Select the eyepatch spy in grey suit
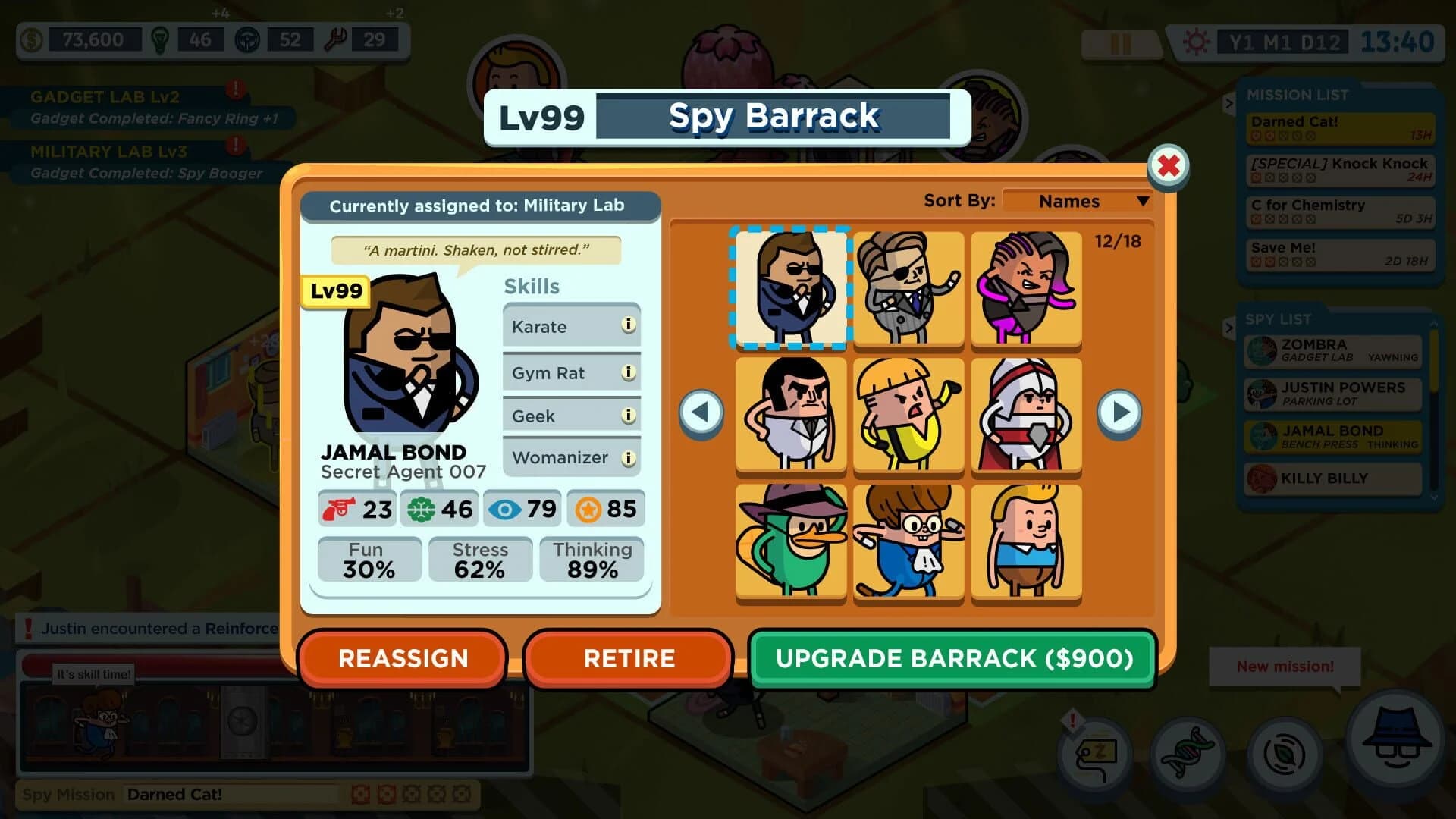This screenshot has height=819, width=1456. coord(907,290)
